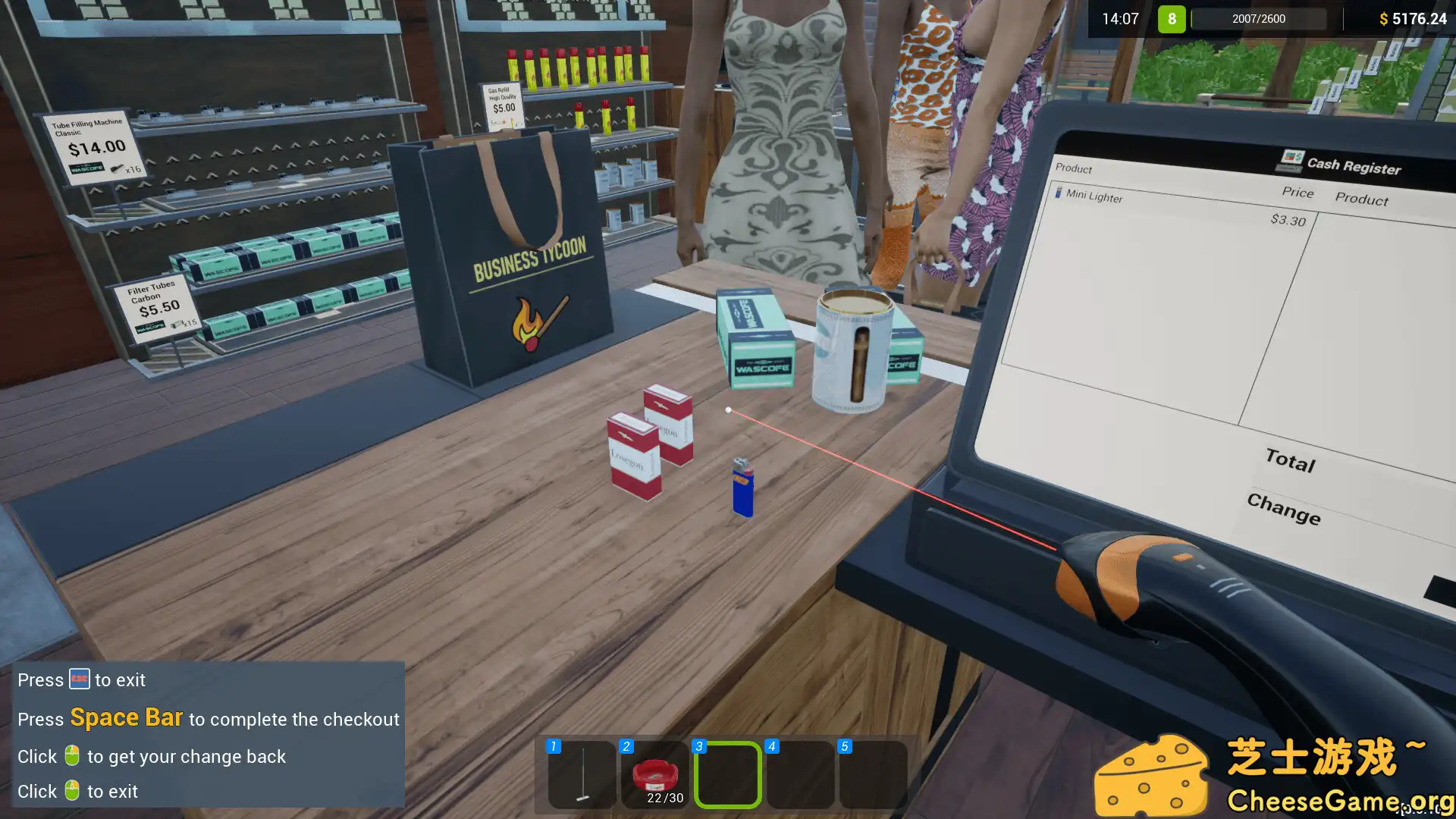Click the Cash Register title bar

(x=1353, y=168)
